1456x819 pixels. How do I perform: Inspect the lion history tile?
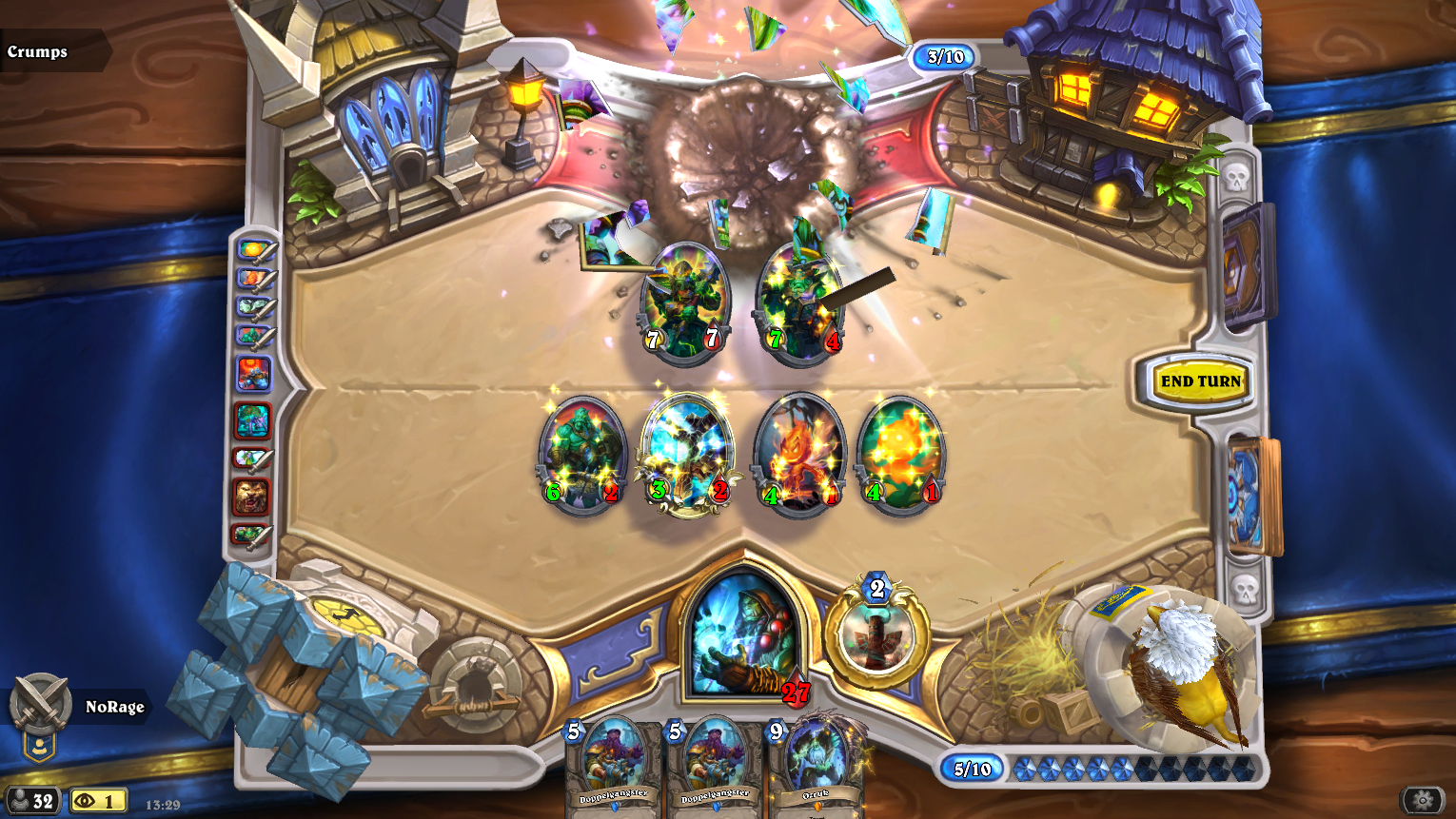(251, 496)
